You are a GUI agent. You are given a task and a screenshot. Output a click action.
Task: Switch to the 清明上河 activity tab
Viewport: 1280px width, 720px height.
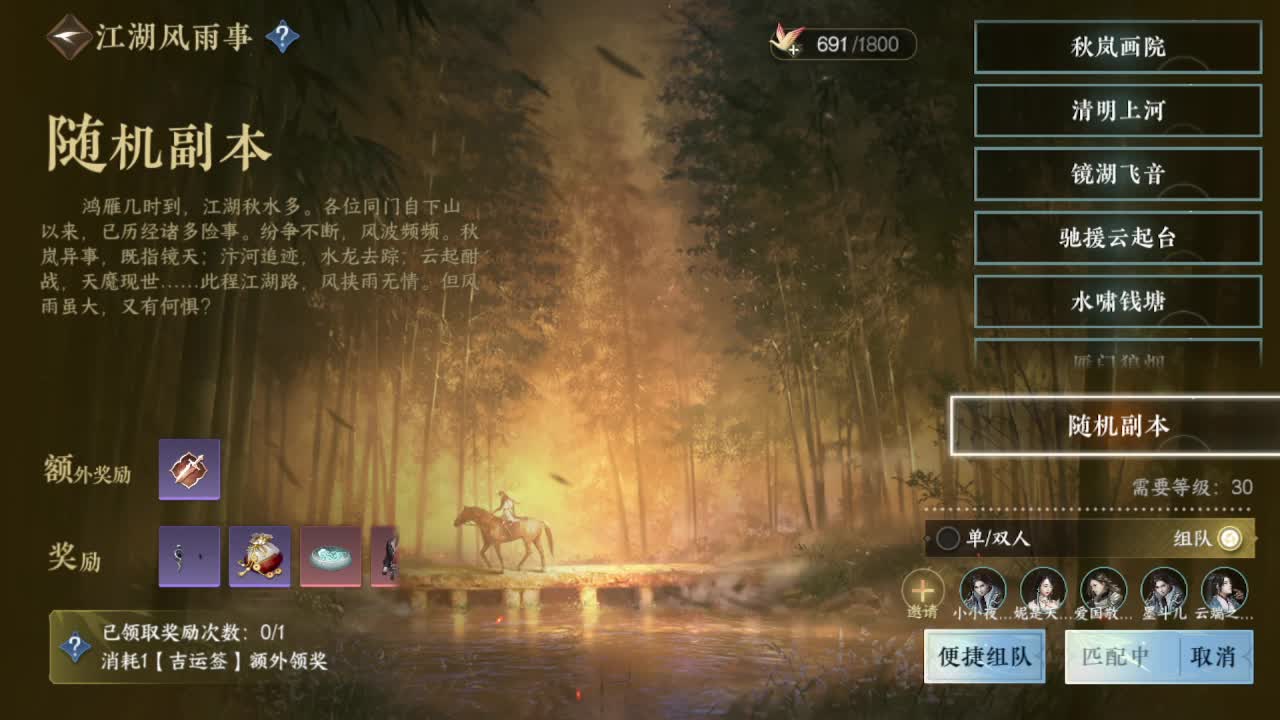coord(1117,111)
